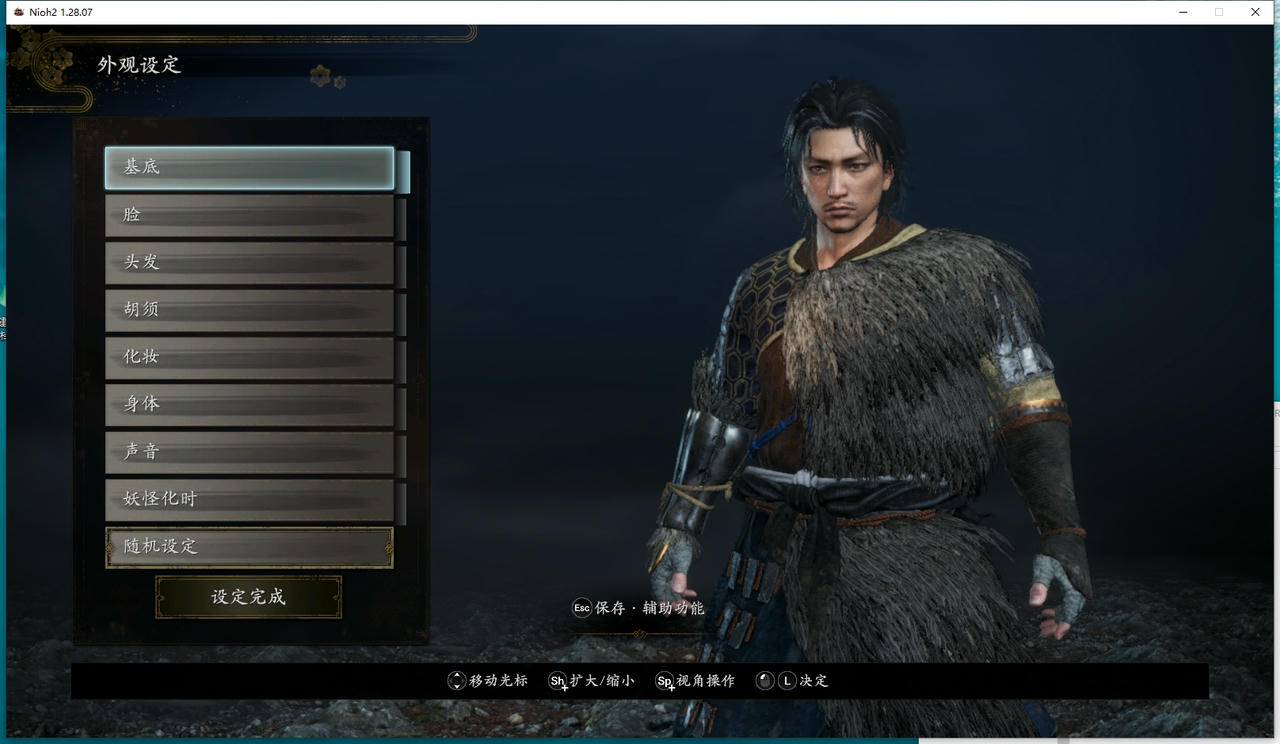Open the 妖怪化时 yokai form settings
Viewport: 1280px width, 744px height.
248,499
